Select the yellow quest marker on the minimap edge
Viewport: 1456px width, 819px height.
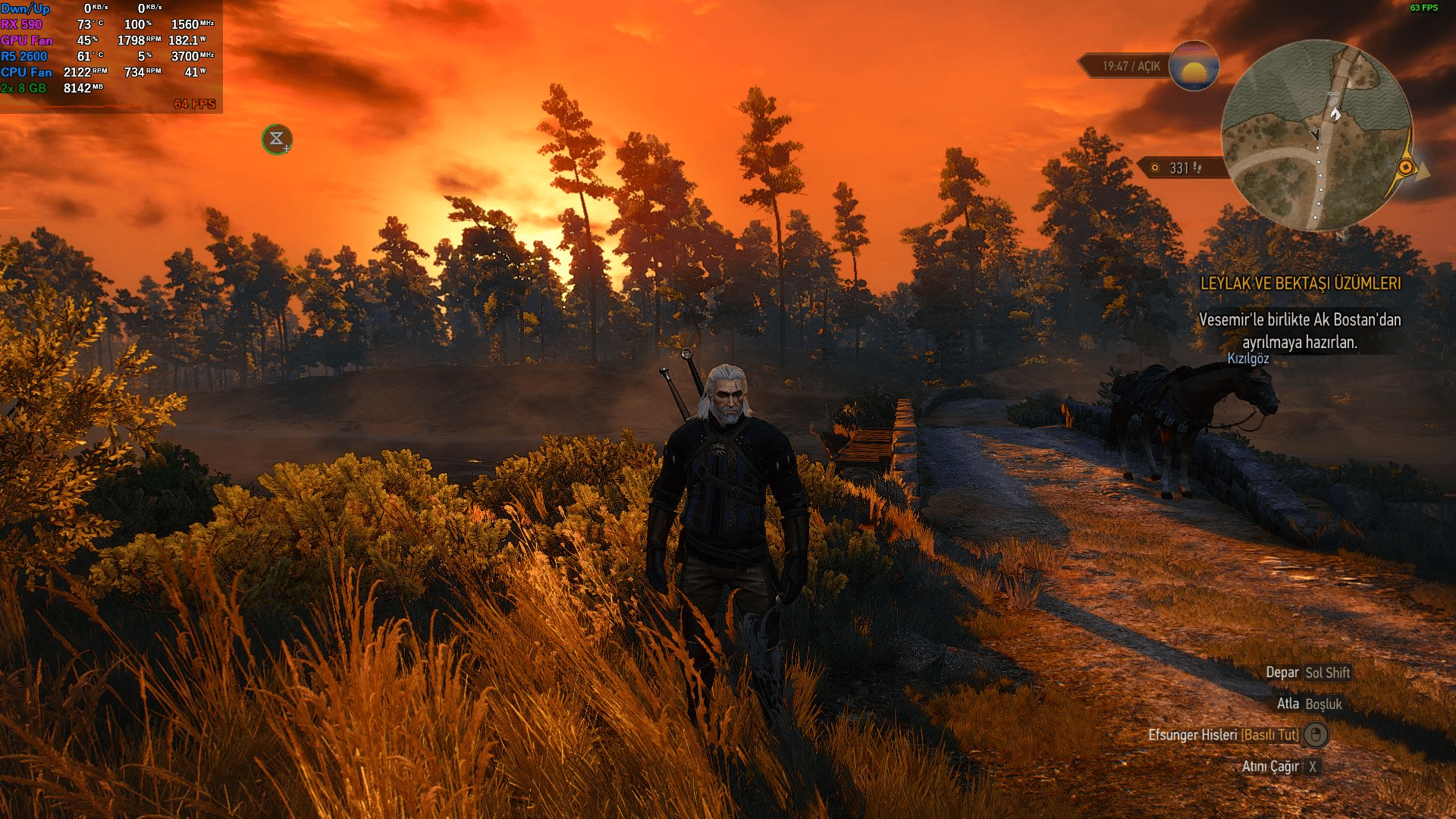(1405, 168)
